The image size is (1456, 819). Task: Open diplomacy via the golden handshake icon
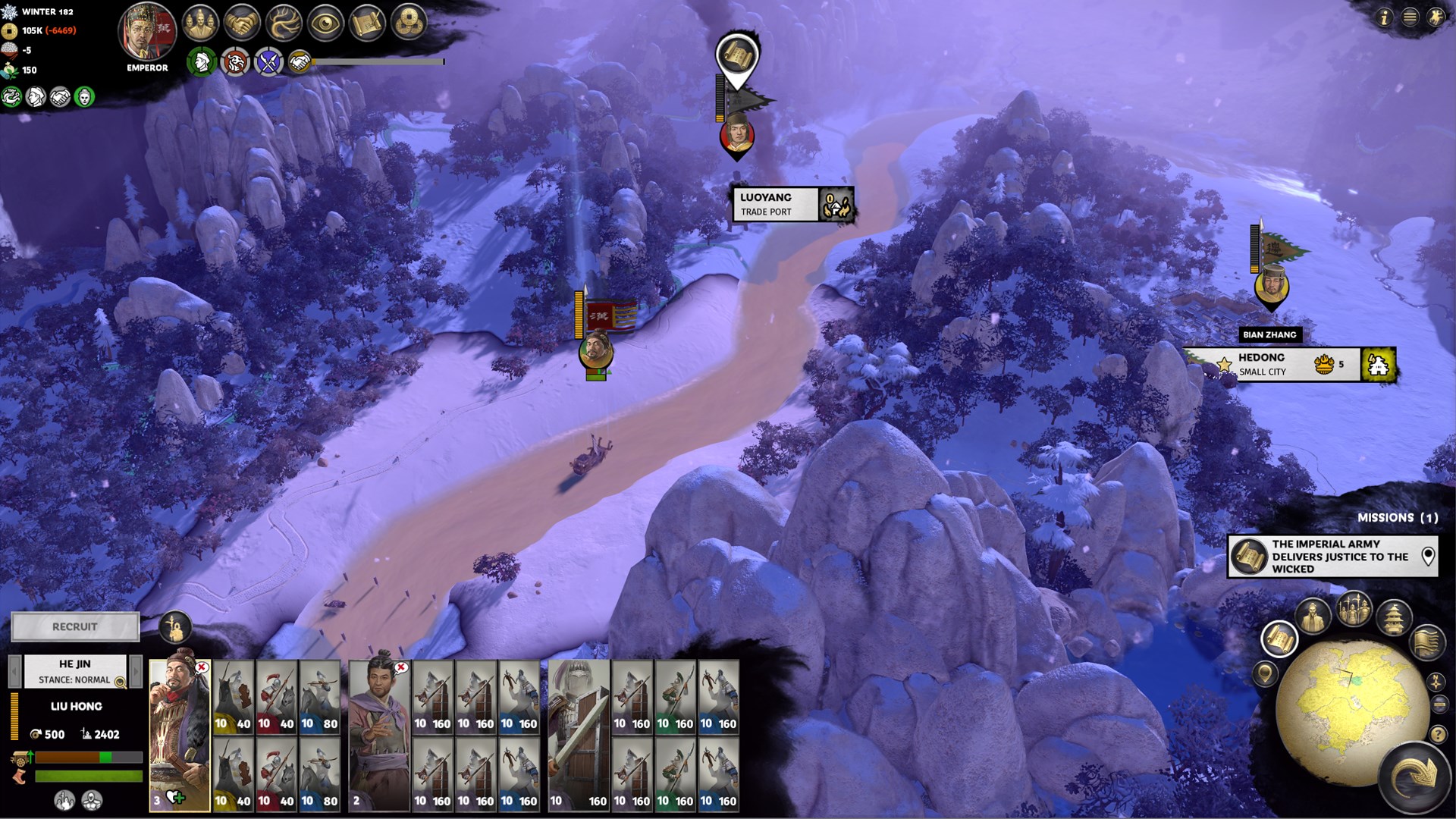point(242,24)
